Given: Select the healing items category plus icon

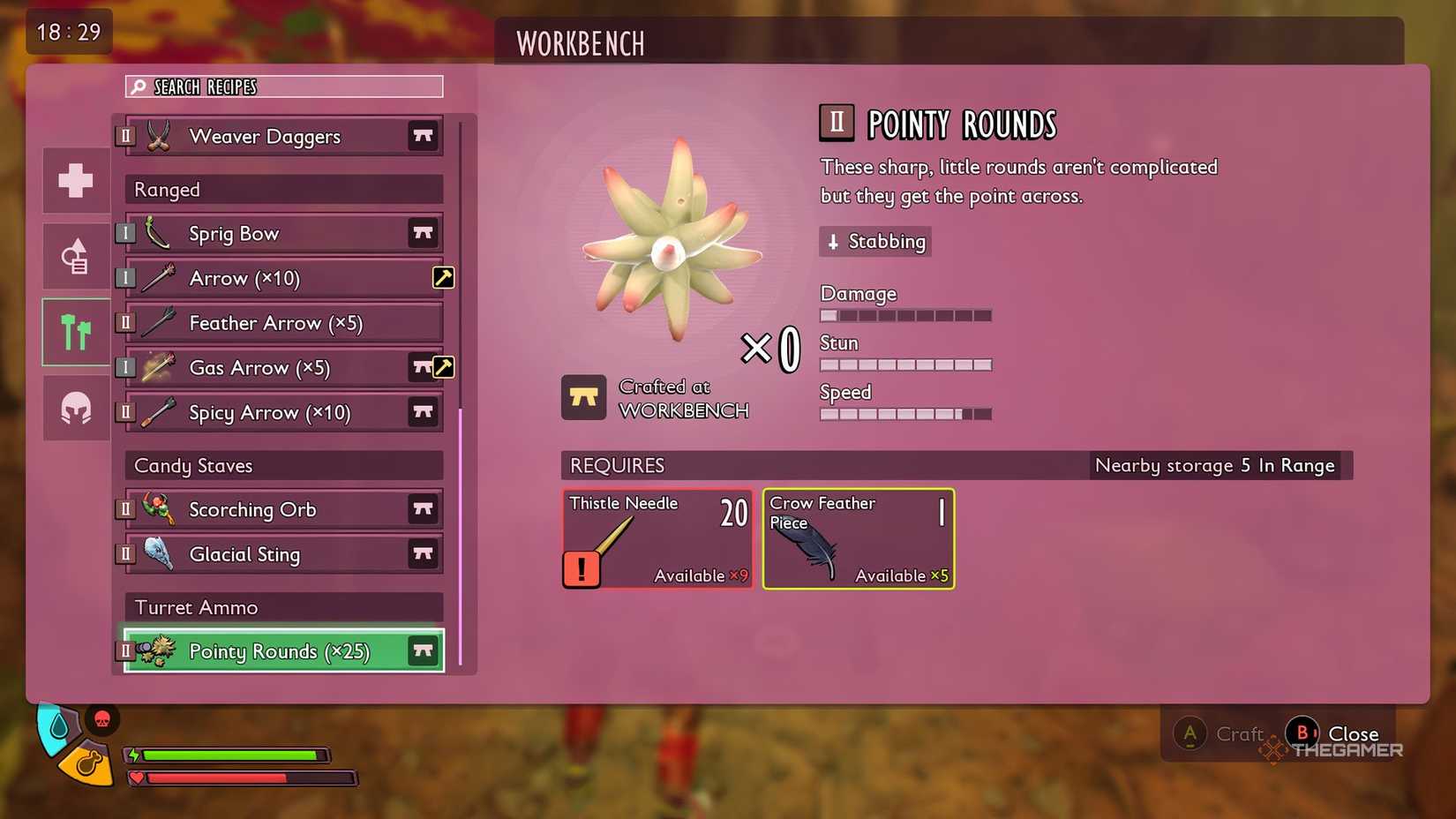Looking at the screenshot, I should [x=75, y=180].
